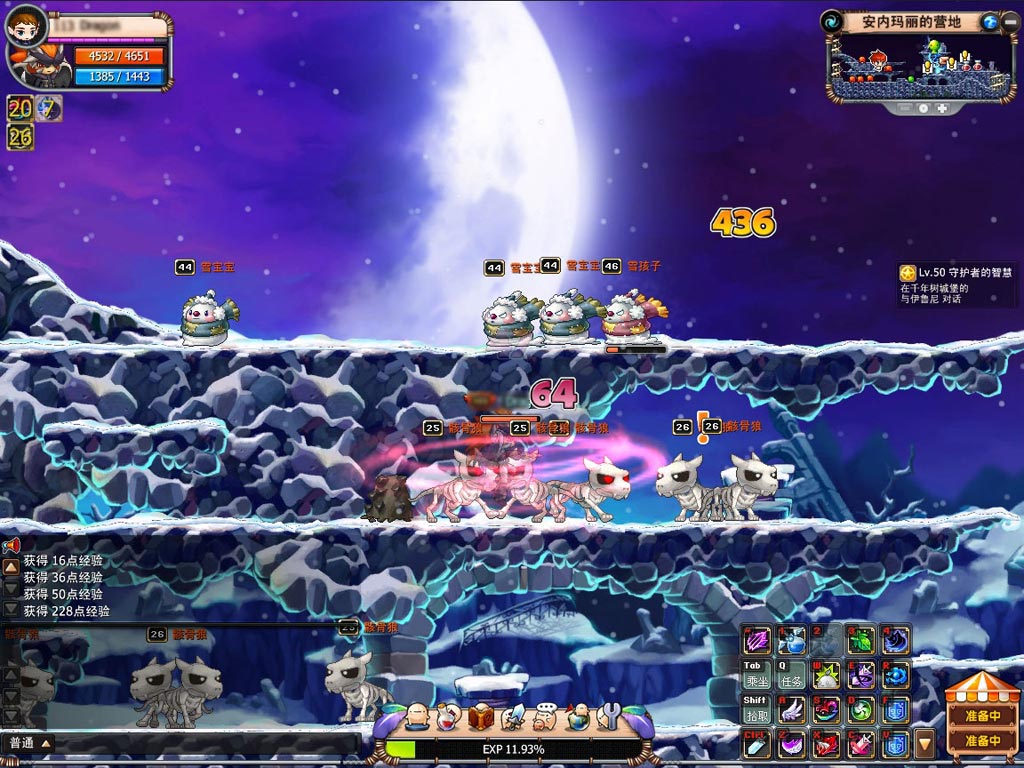Open the blue globe button on minimap
The width and height of the screenshot is (1024, 768).
[x=989, y=21]
